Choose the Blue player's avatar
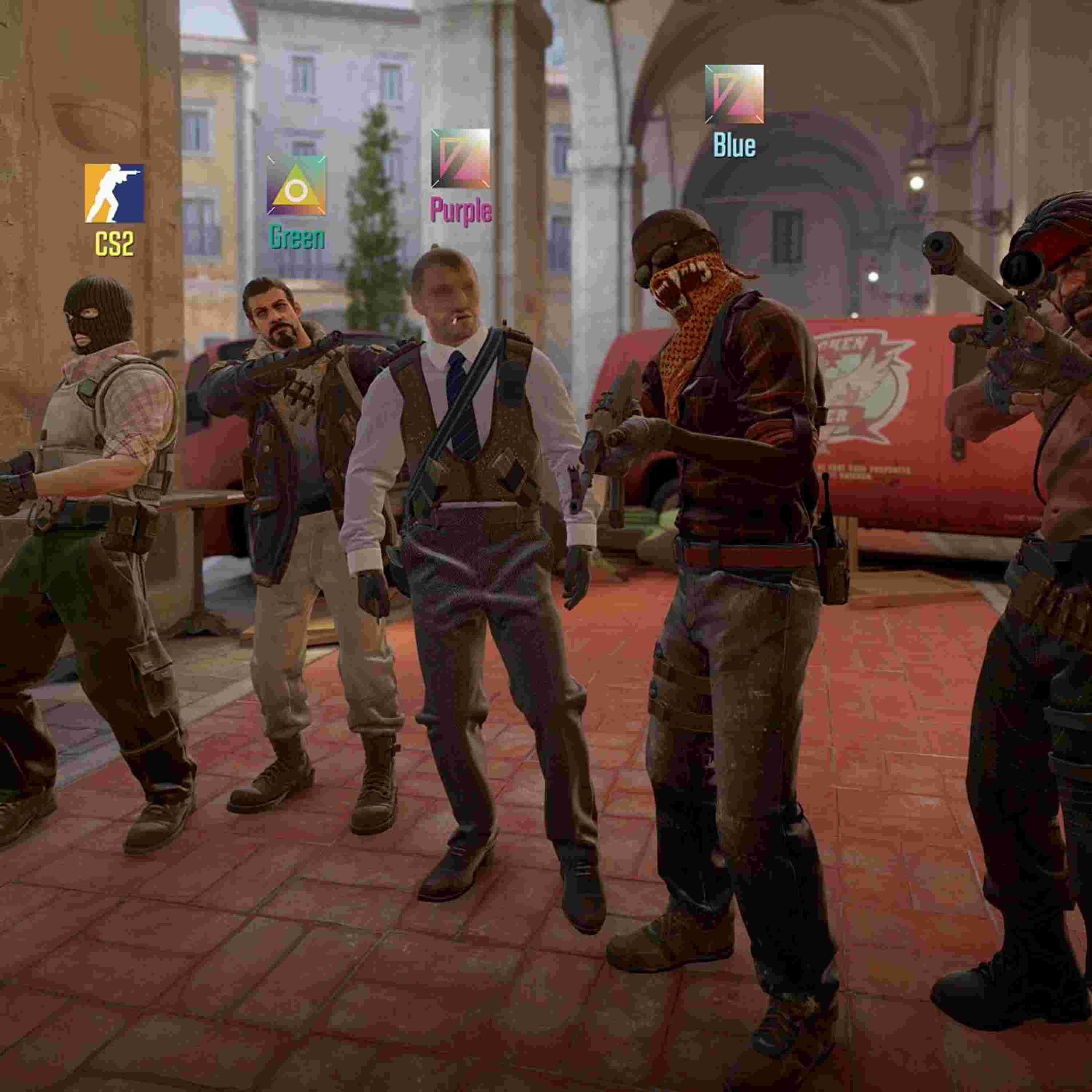Viewport: 1092px width, 1092px height. pos(734,94)
